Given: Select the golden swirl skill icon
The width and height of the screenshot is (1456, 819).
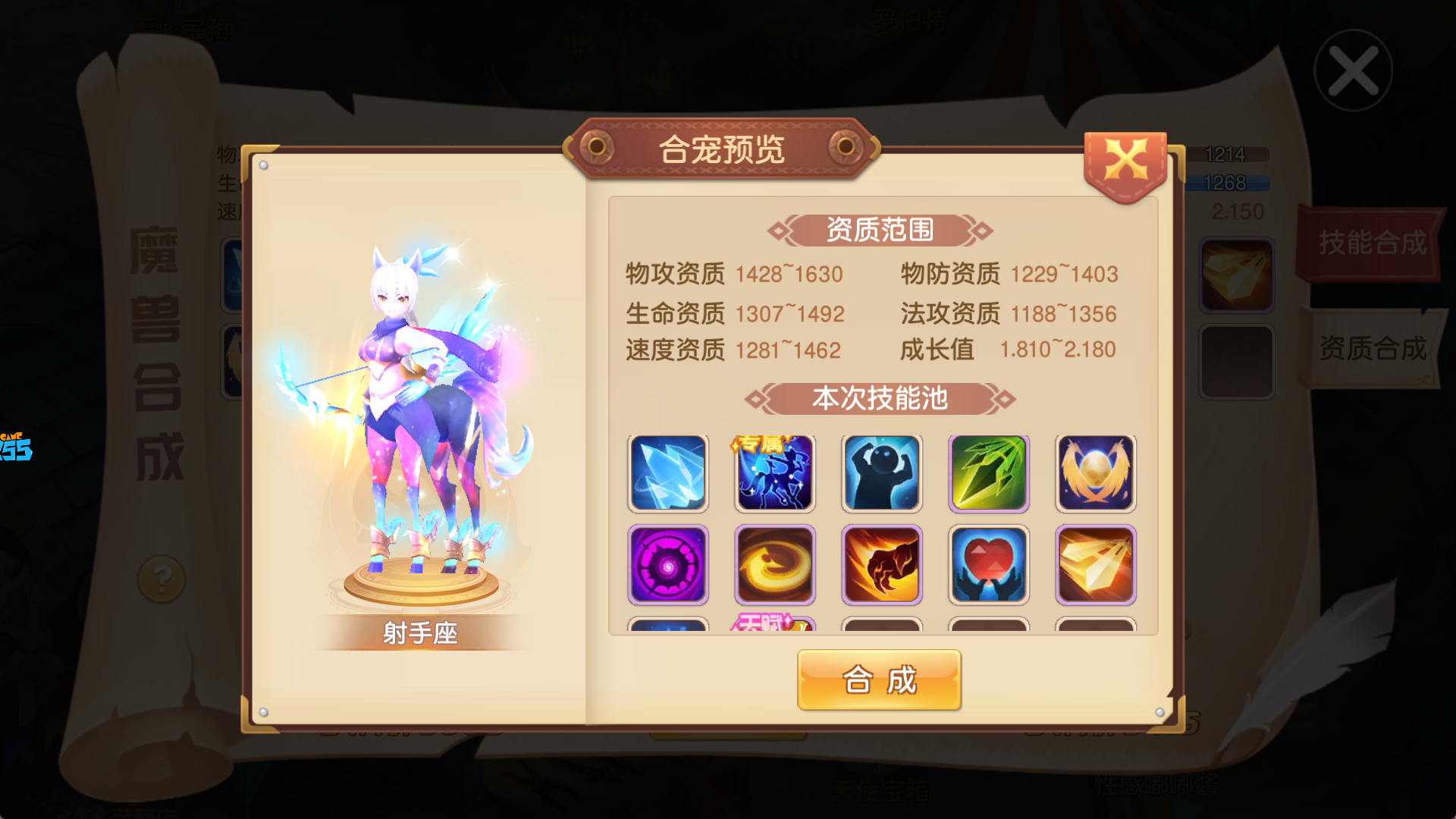Looking at the screenshot, I should coord(774,564).
